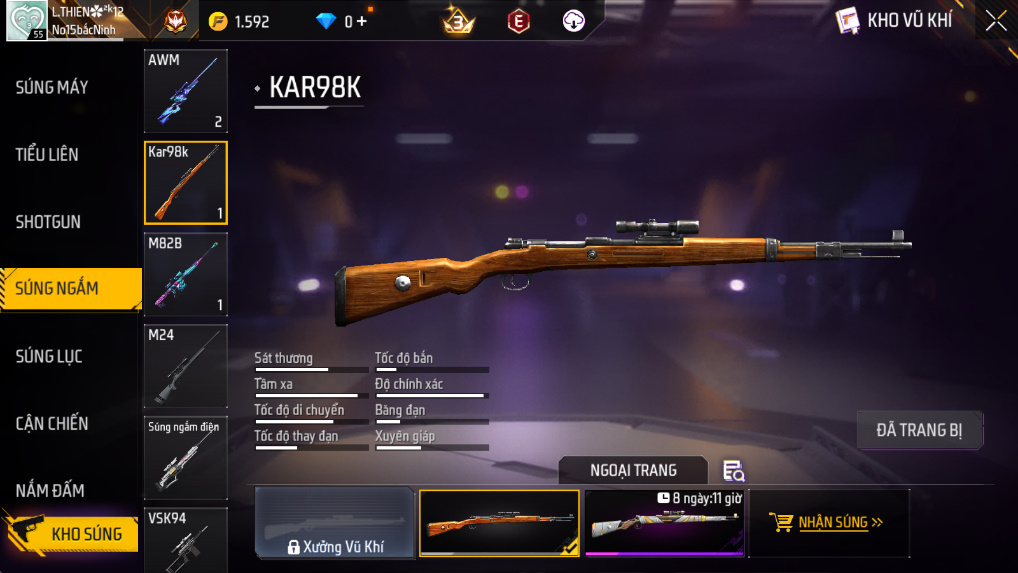Follow the Nhận Súng link
Image resolution: width=1018 pixels, height=573 pixels.
coord(829,522)
